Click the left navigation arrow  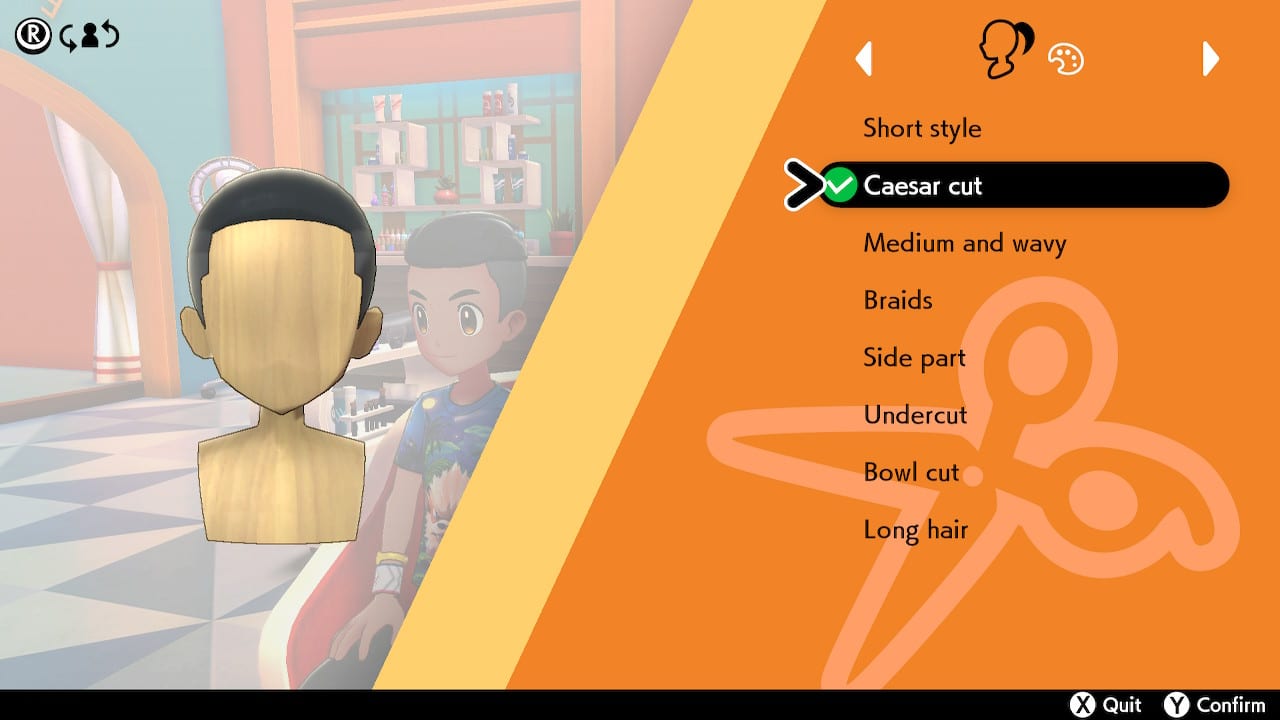(864, 60)
